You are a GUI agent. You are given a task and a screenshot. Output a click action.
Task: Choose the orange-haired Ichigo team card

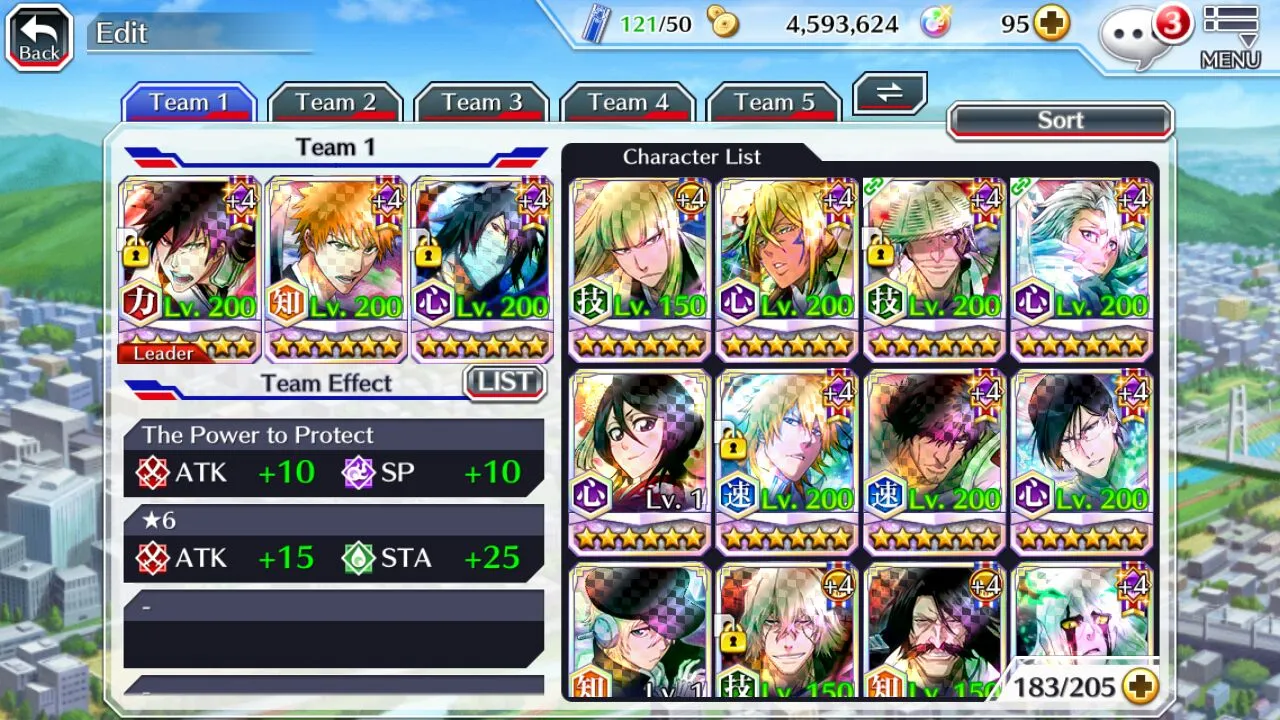coord(337,268)
